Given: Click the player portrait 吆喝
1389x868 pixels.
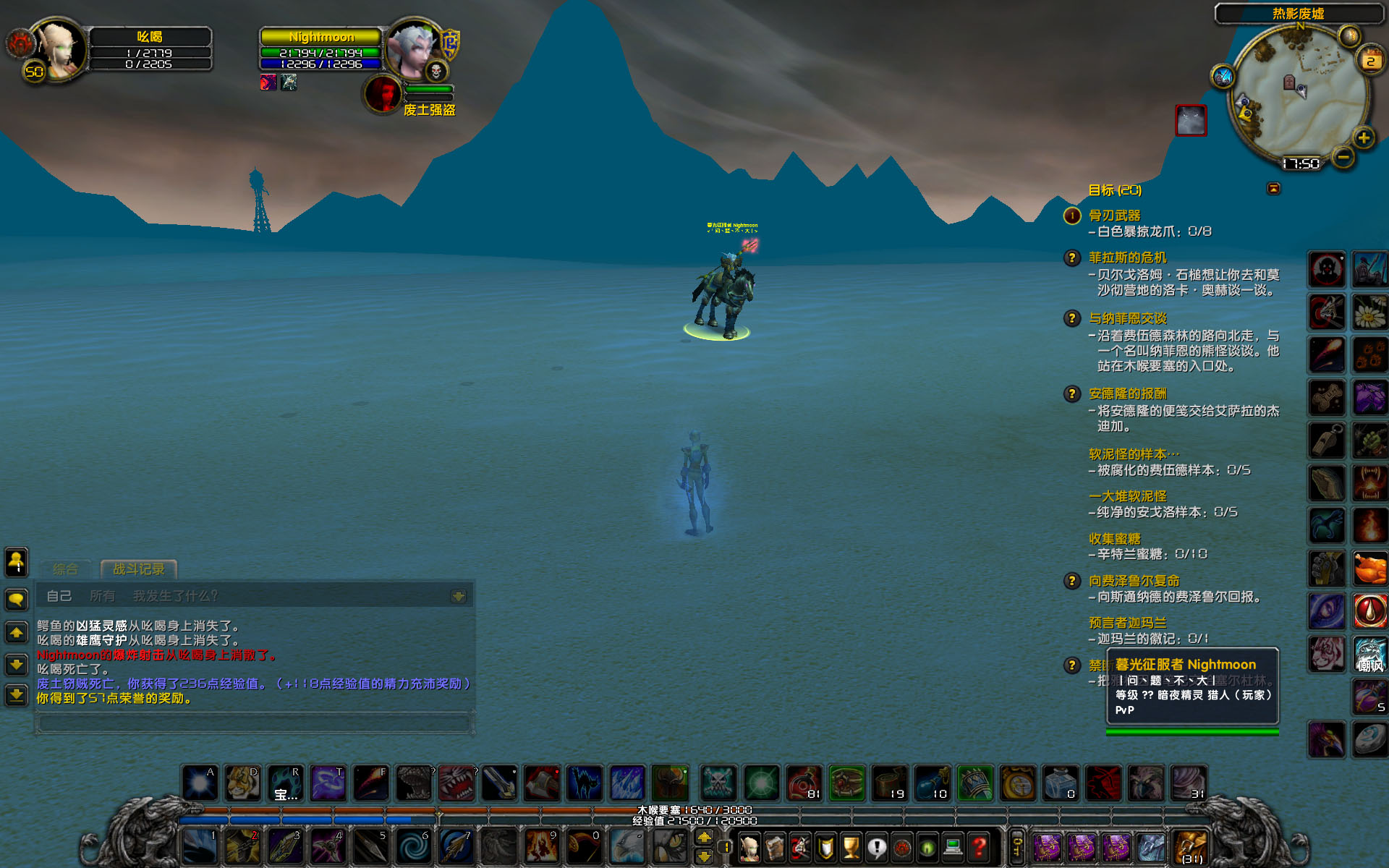Looking at the screenshot, I should tap(59, 49).
